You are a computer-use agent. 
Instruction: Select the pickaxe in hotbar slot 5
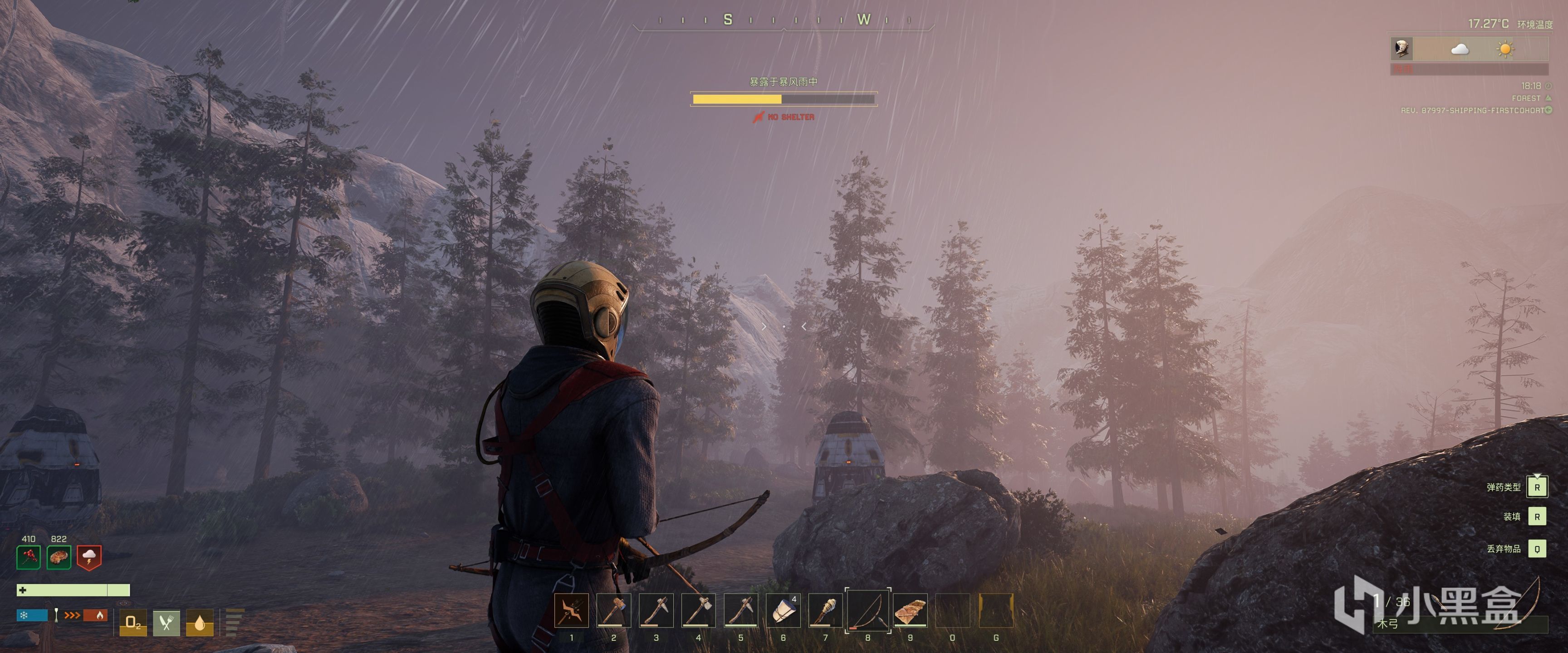click(x=741, y=610)
